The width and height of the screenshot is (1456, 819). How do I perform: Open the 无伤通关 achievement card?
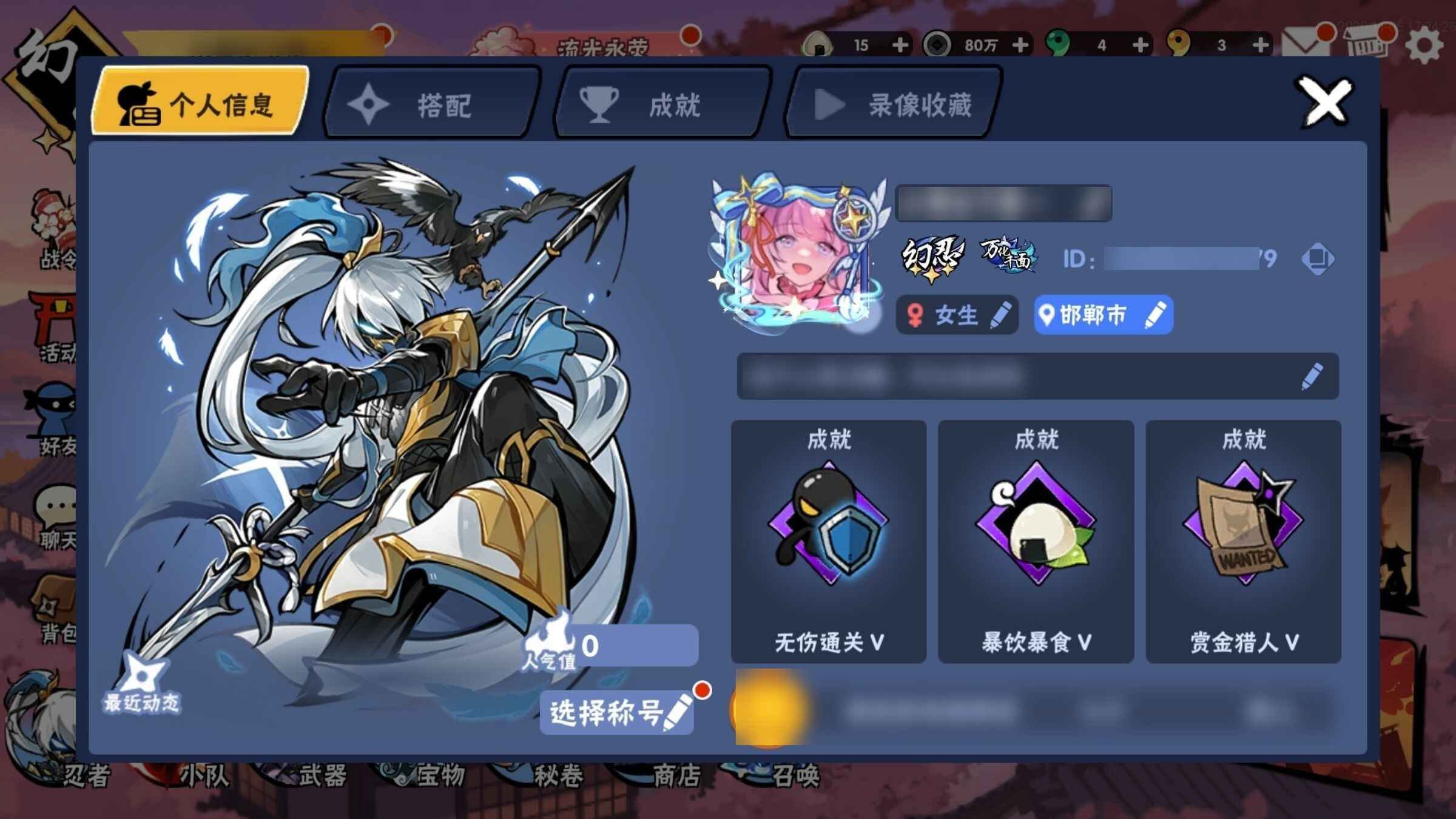coord(829,541)
